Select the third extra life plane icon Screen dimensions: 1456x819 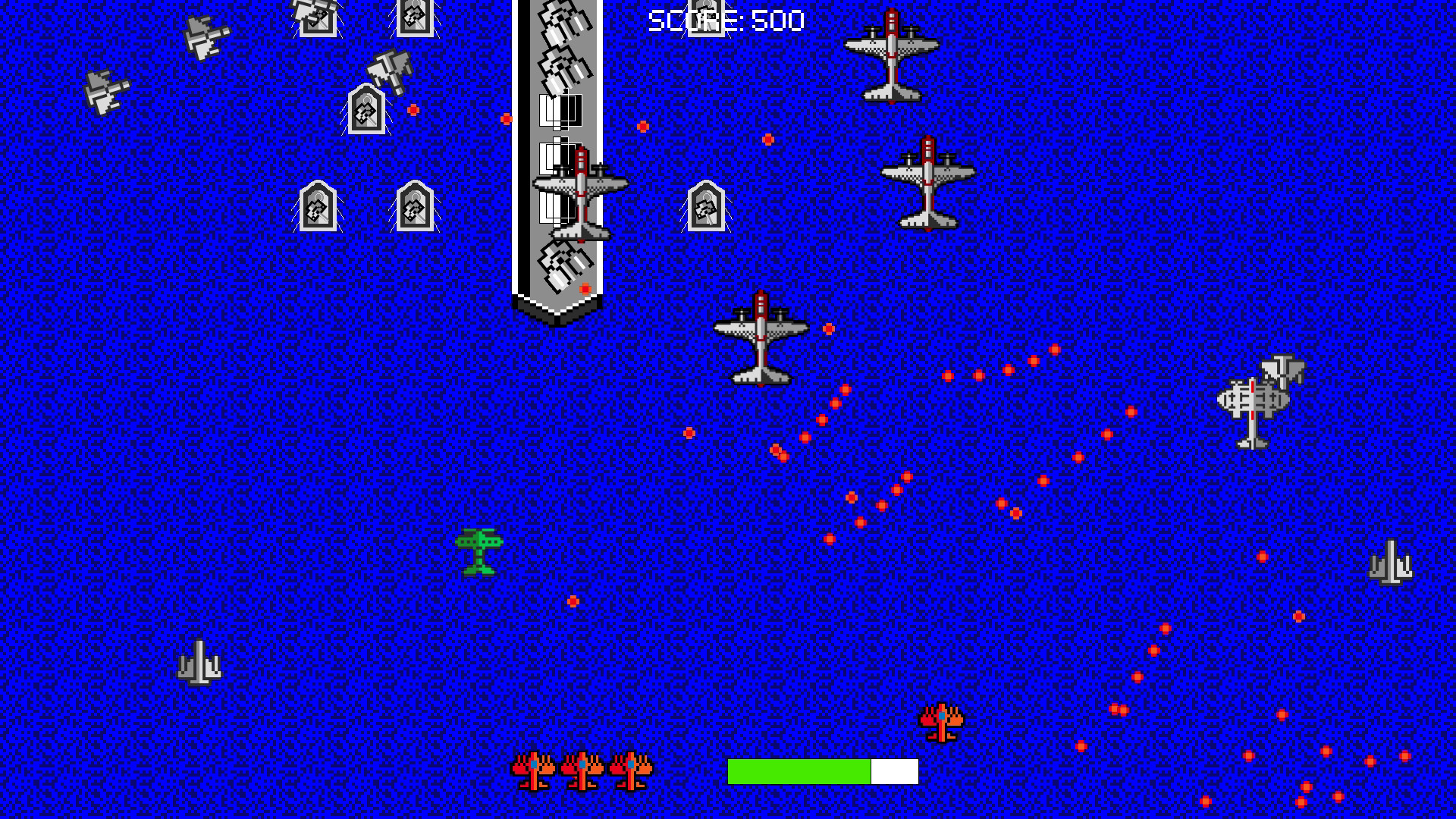click(x=632, y=770)
